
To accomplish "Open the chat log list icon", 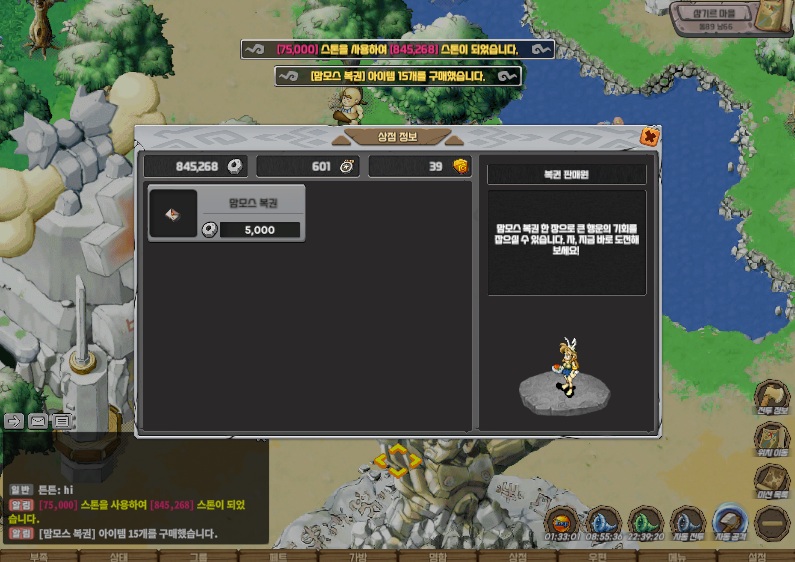I will 61,421.
